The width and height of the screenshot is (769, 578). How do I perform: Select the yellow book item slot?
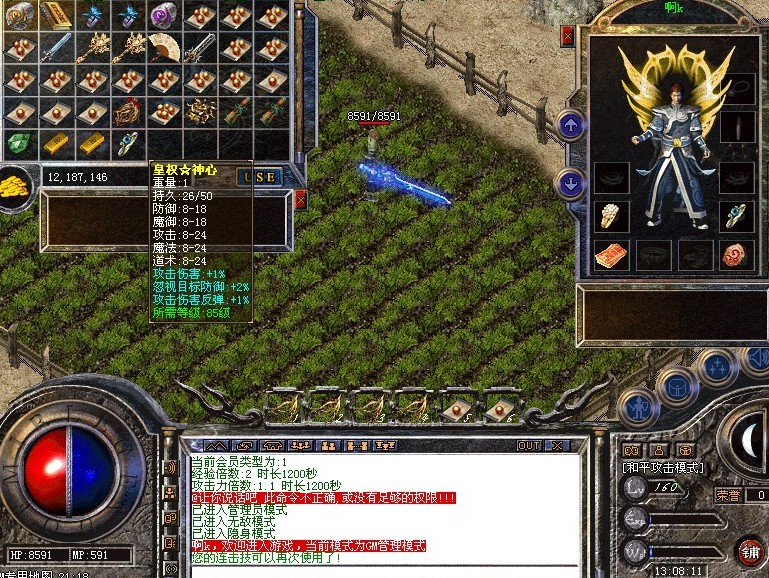coord(56,14)
